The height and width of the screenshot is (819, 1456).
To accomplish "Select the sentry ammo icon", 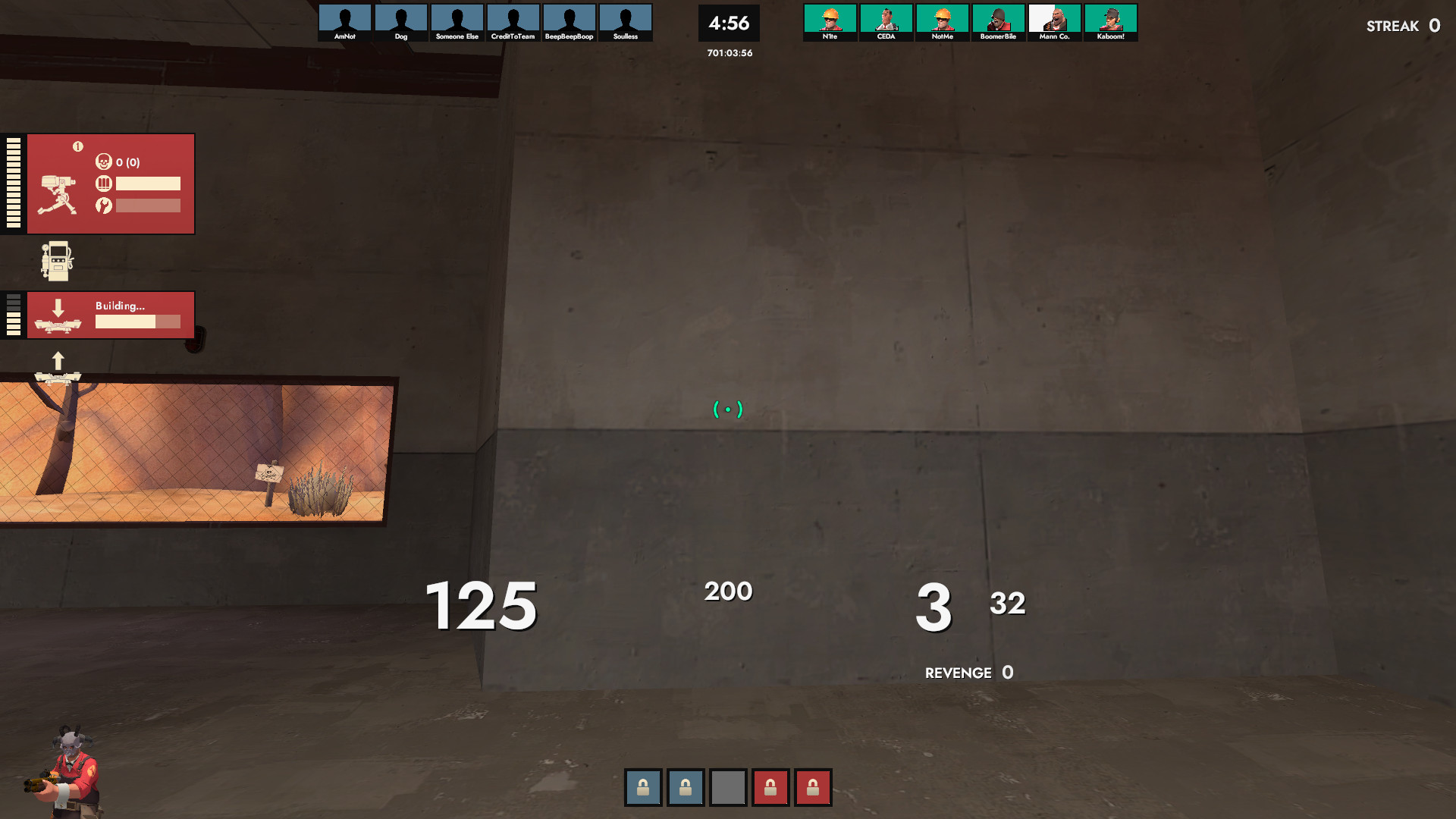I will pyautogui.click(x=104, y=183).
